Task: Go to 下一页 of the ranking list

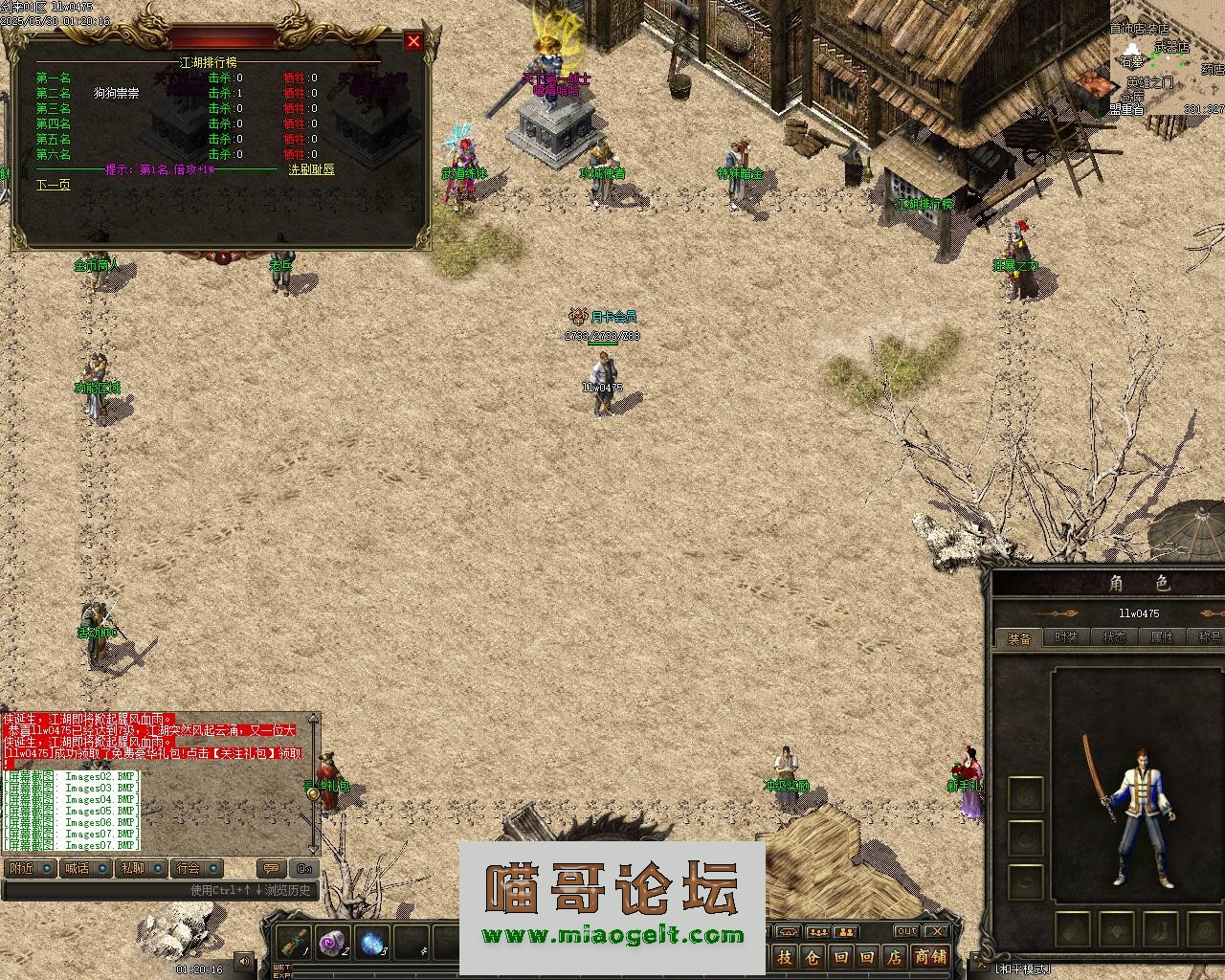Action: 54,185
